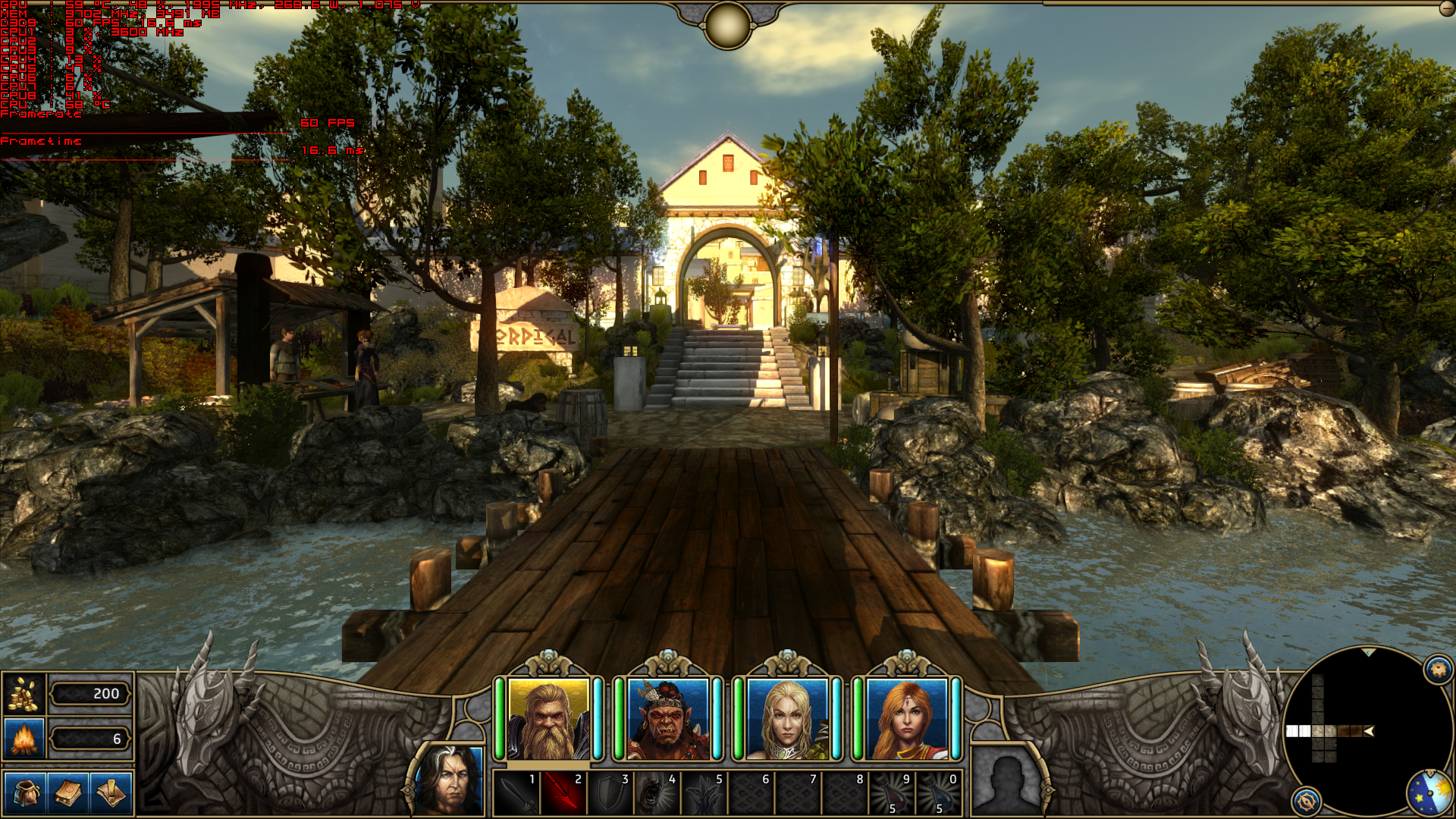This screenshot has width=1456, height=819.
Task: Open the inventory bag
Action: (25, 794)
